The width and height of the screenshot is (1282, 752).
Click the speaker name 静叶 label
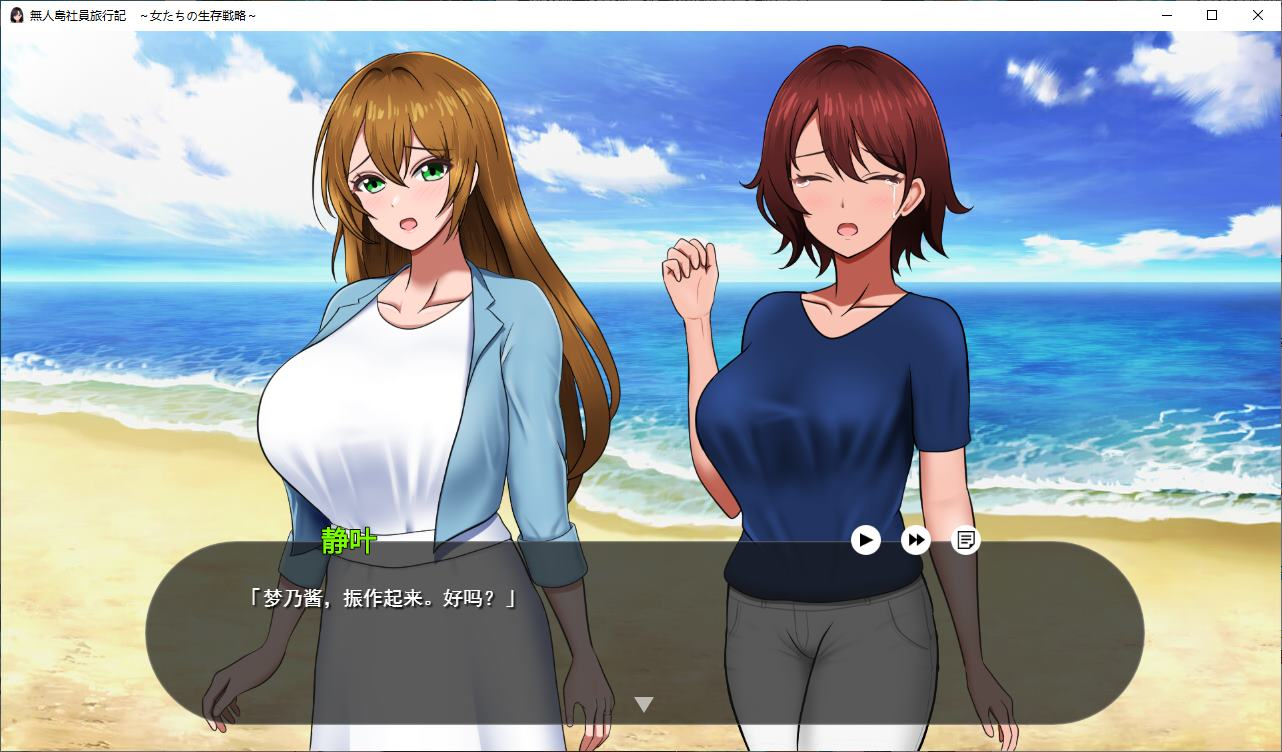(x=348, y=539)
